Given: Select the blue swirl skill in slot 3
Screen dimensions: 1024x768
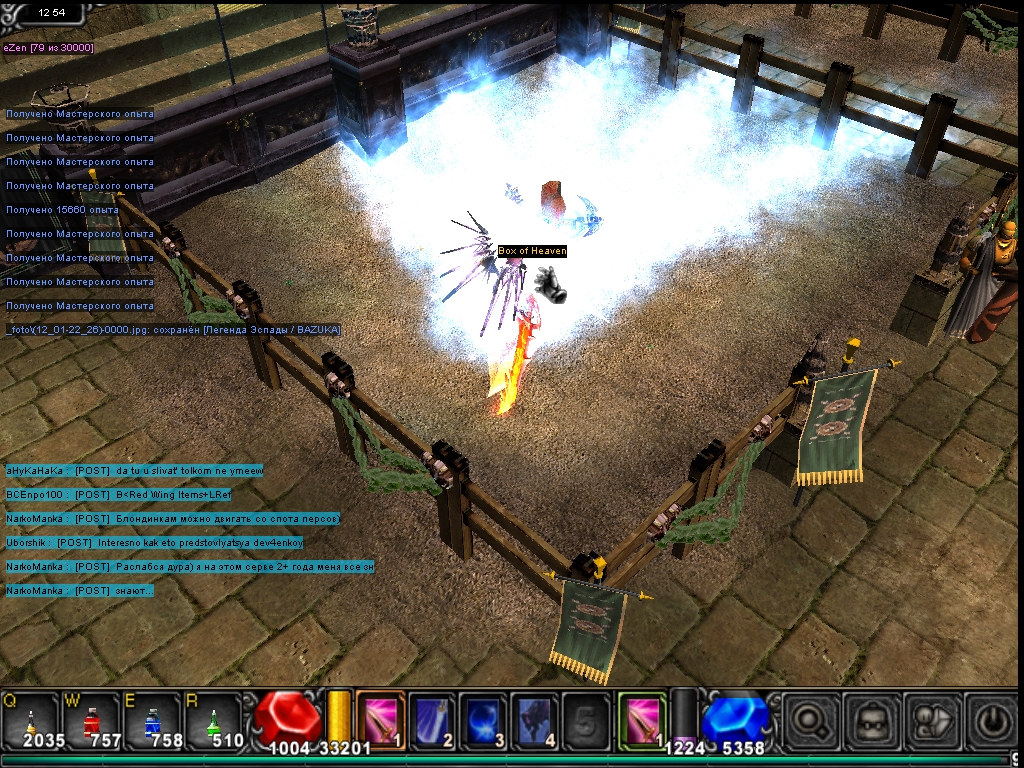Looking at the screenshot, I should [x=483, y=719].
